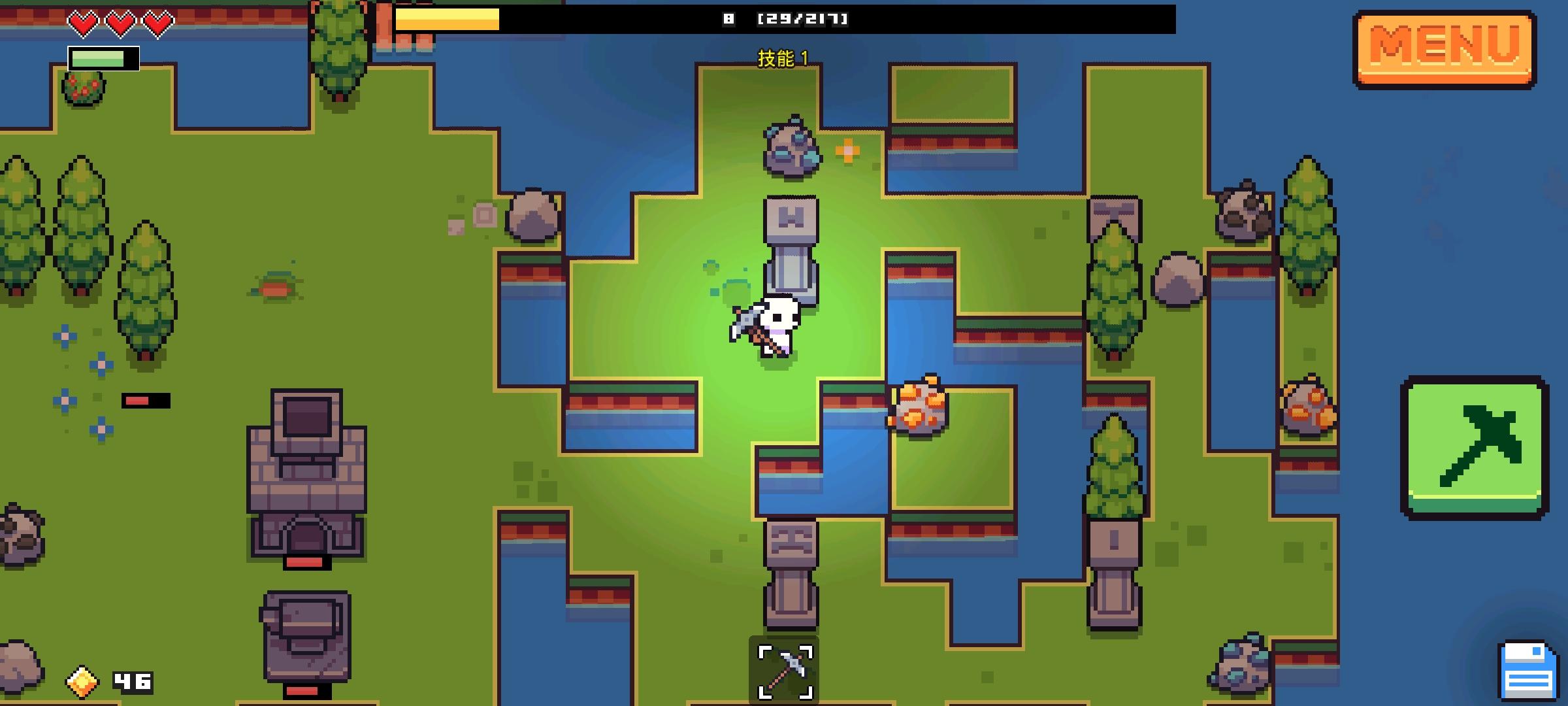Select the glowing blue crystal rock up top
1568x706 pixels.
789,147
